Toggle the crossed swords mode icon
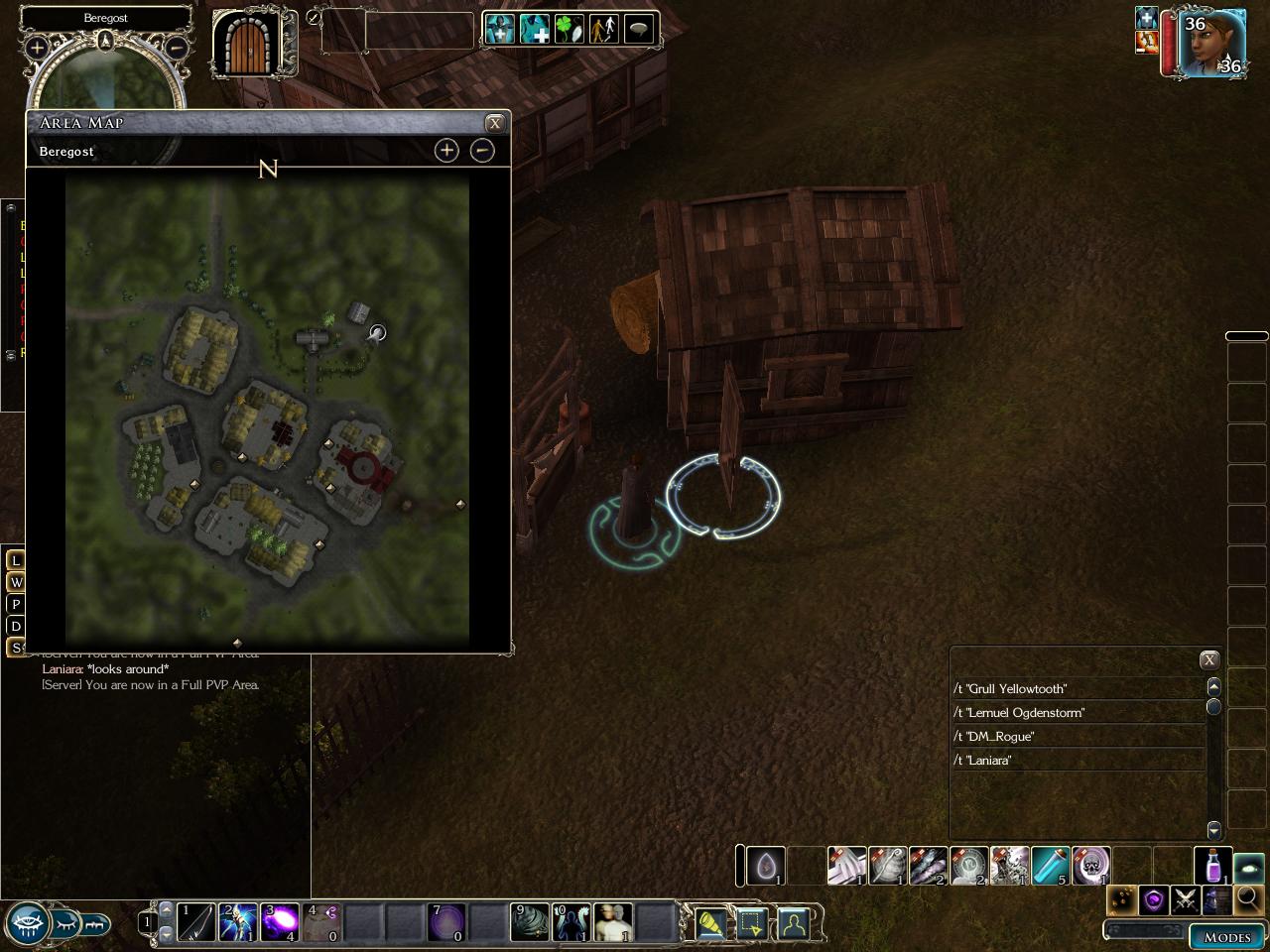Image resolution: width=1270 pixels, height=952 pixels. [x=1186, y=899]
